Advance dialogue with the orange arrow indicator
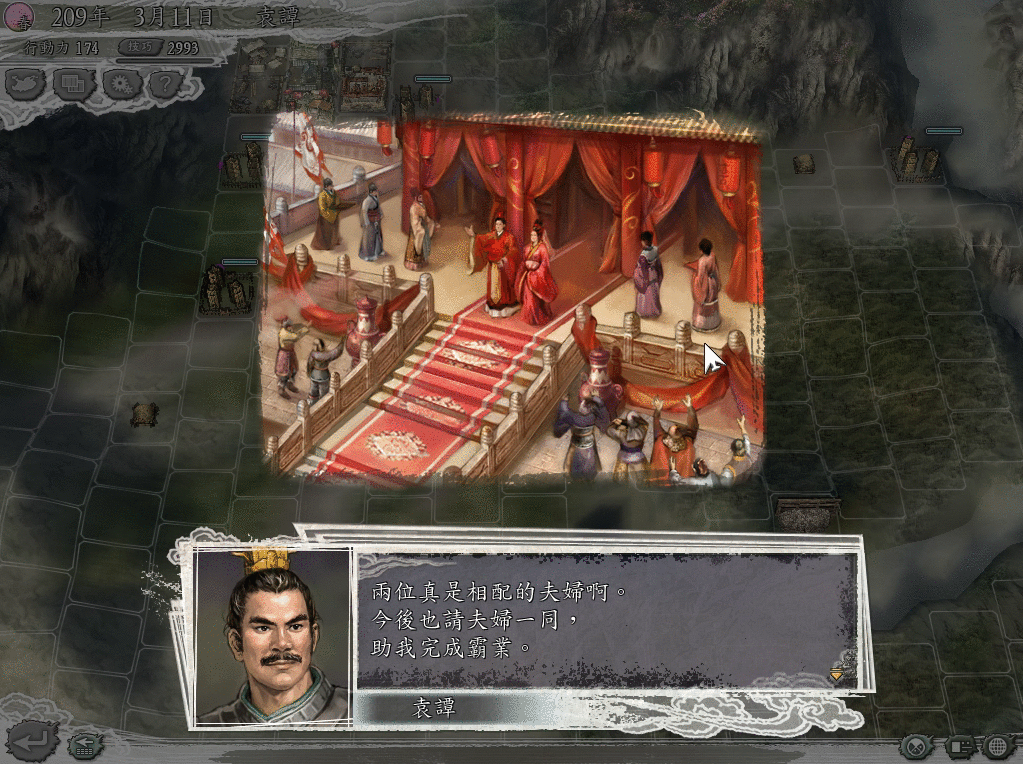Image resolution: width=1023 pixels, height=764 pixels. 836,676
